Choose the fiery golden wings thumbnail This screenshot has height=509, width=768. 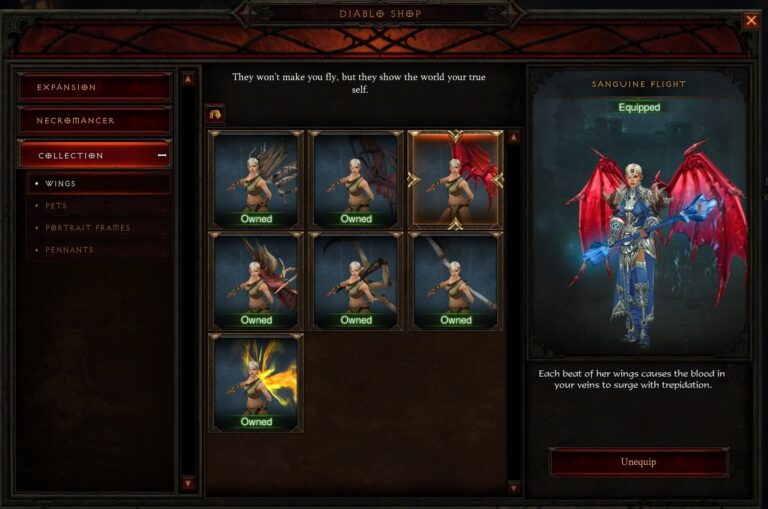click(x=256, y=383)
